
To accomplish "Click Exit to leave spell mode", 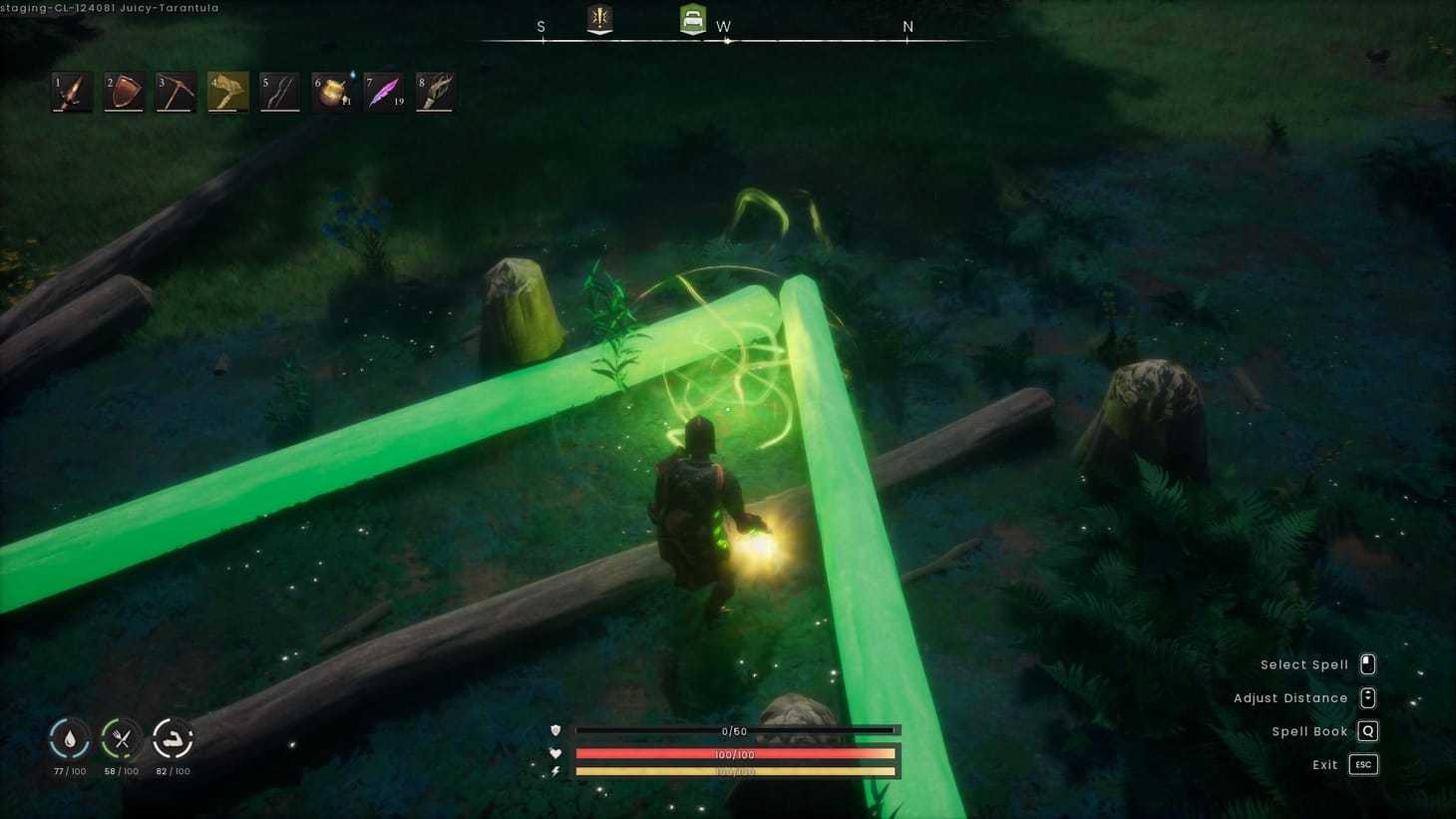I will tap(1362, 764).
